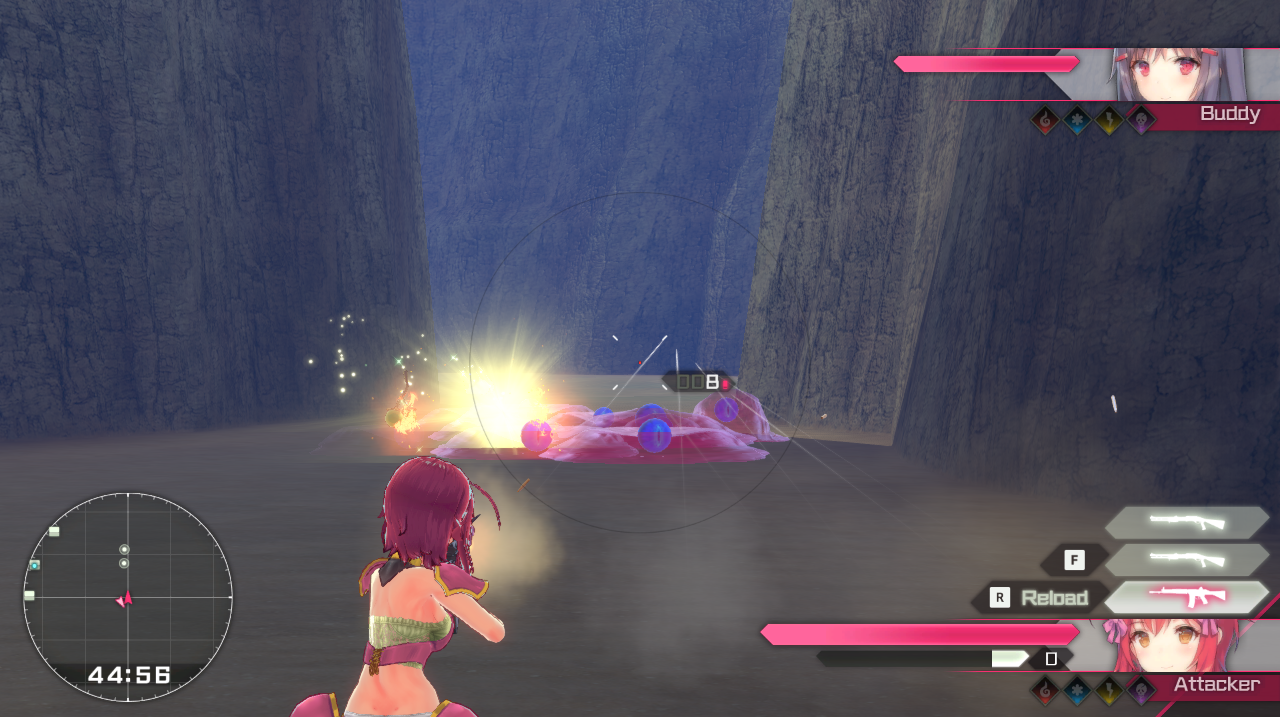
Task: Click the cyan marker on the minimap
Action: coord(35,565)
